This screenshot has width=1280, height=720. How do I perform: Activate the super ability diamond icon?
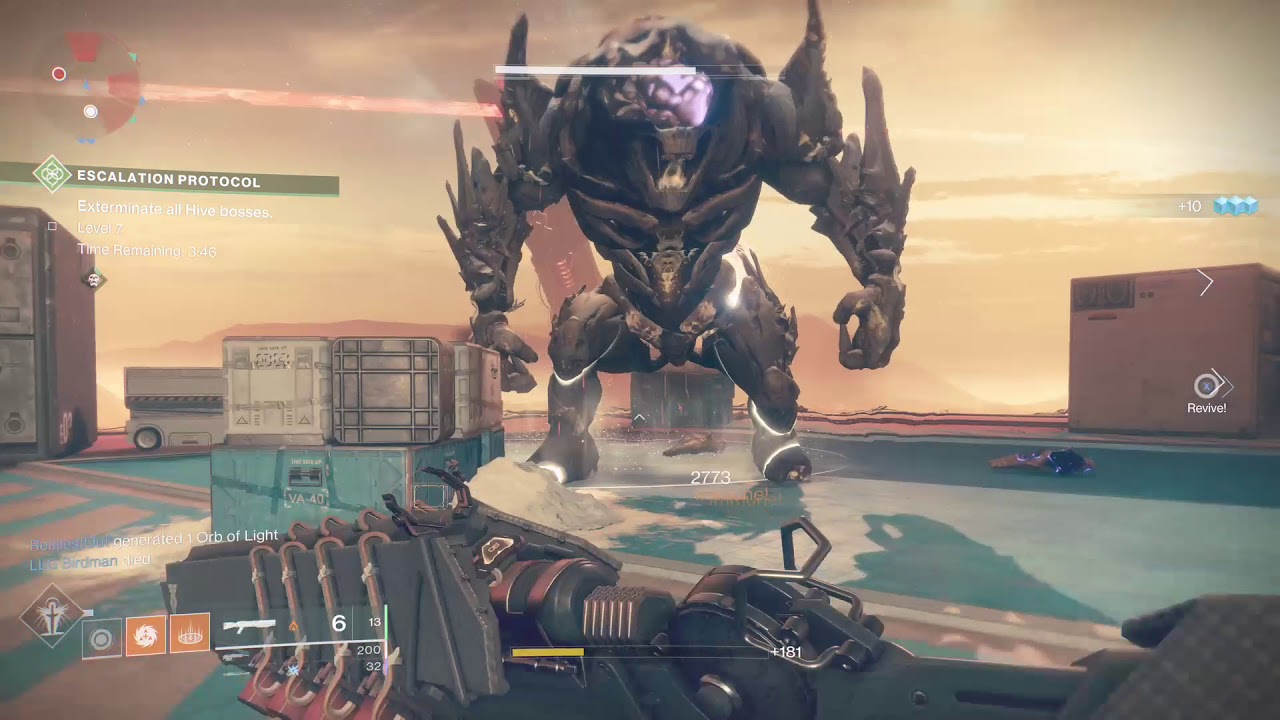pos(50,615)
